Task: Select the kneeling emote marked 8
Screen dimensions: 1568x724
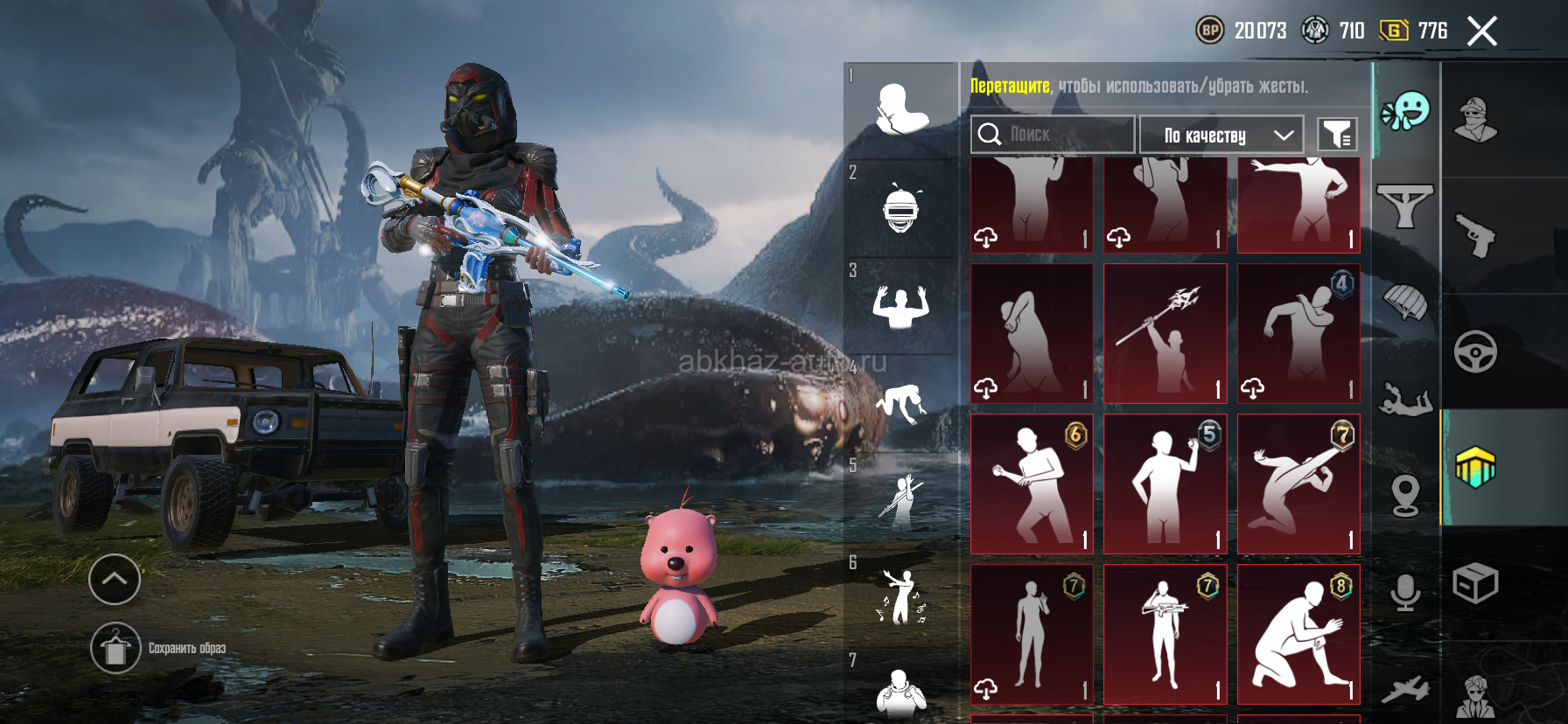Action: coord(1298,634)
